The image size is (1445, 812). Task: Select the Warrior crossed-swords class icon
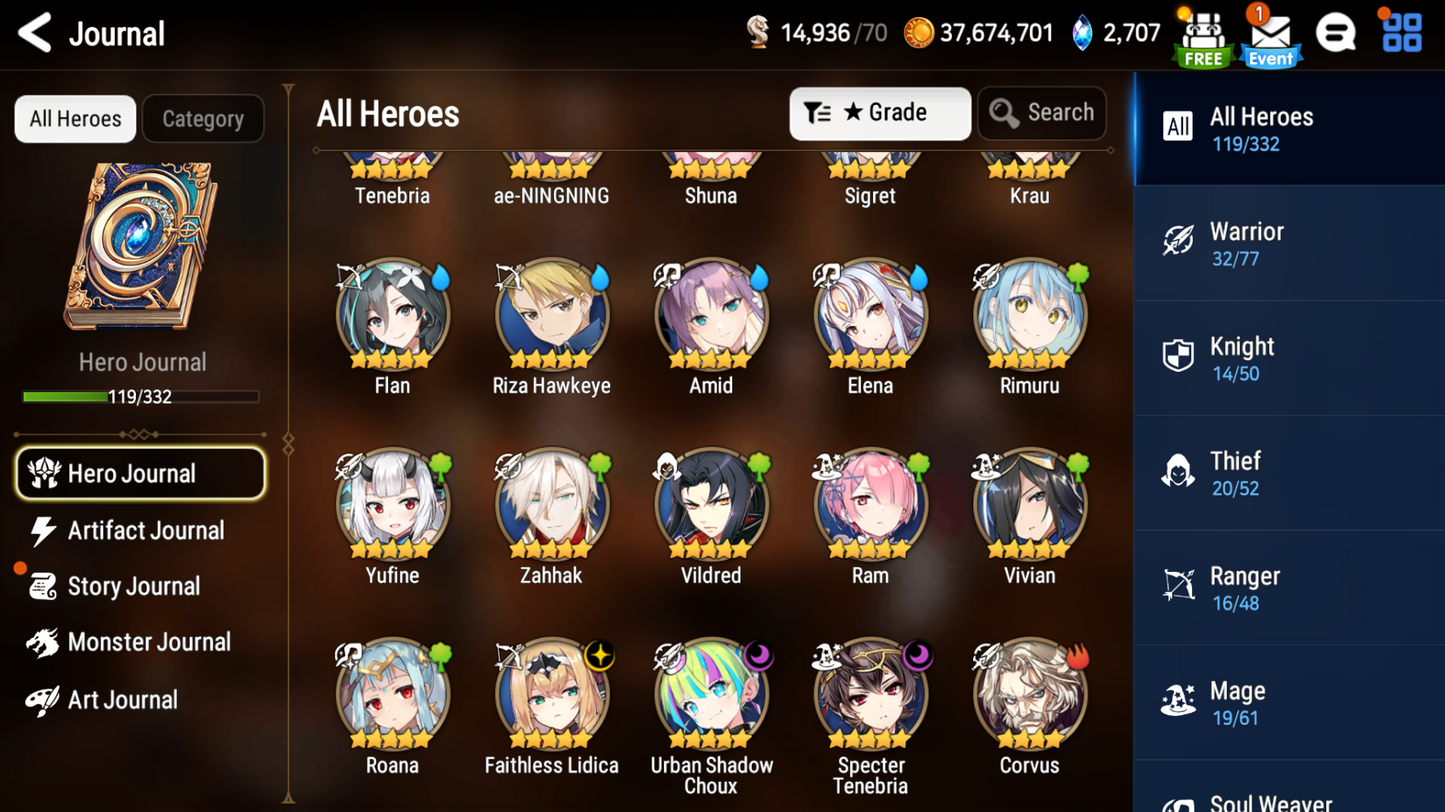click(1180, 240)
